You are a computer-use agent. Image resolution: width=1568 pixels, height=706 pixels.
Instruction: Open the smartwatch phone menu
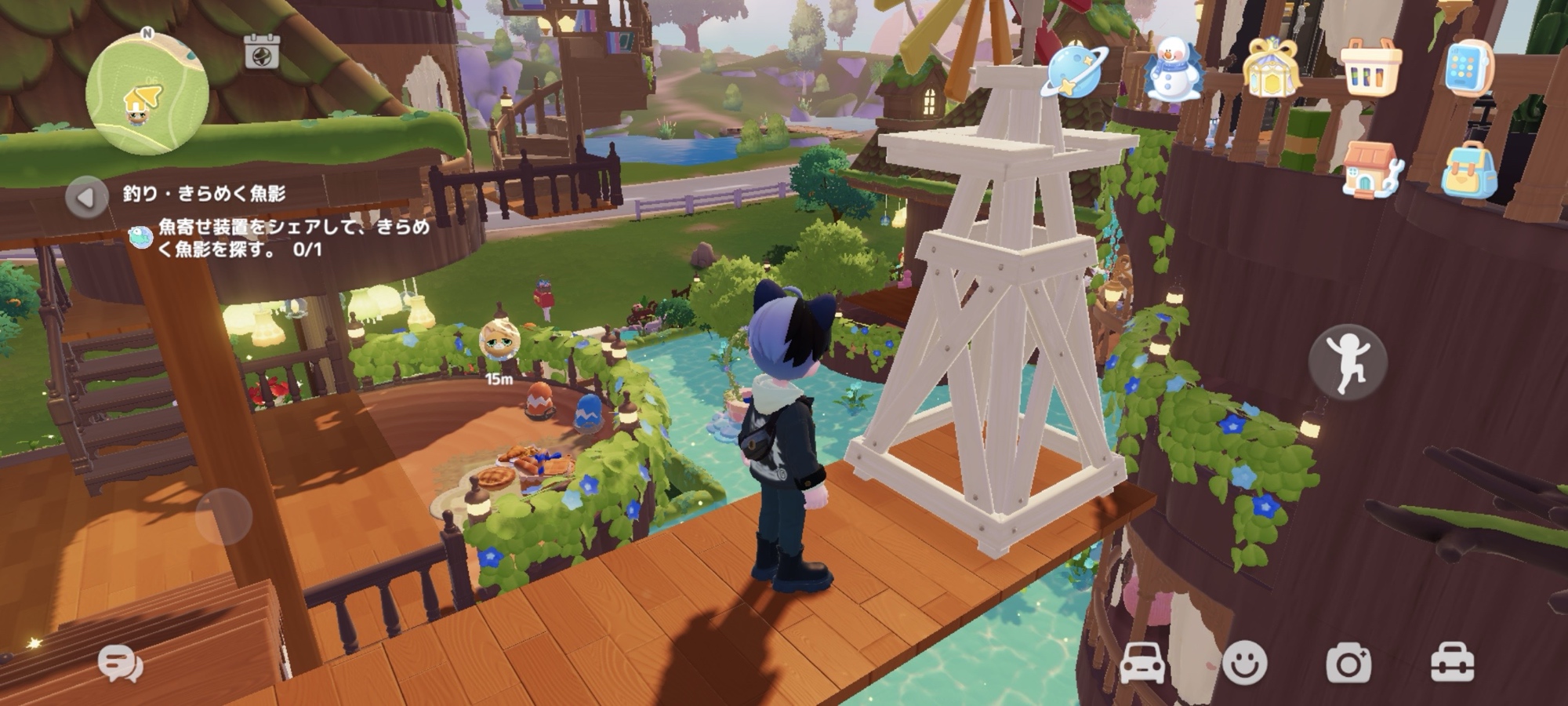[x=1468, y=69]
